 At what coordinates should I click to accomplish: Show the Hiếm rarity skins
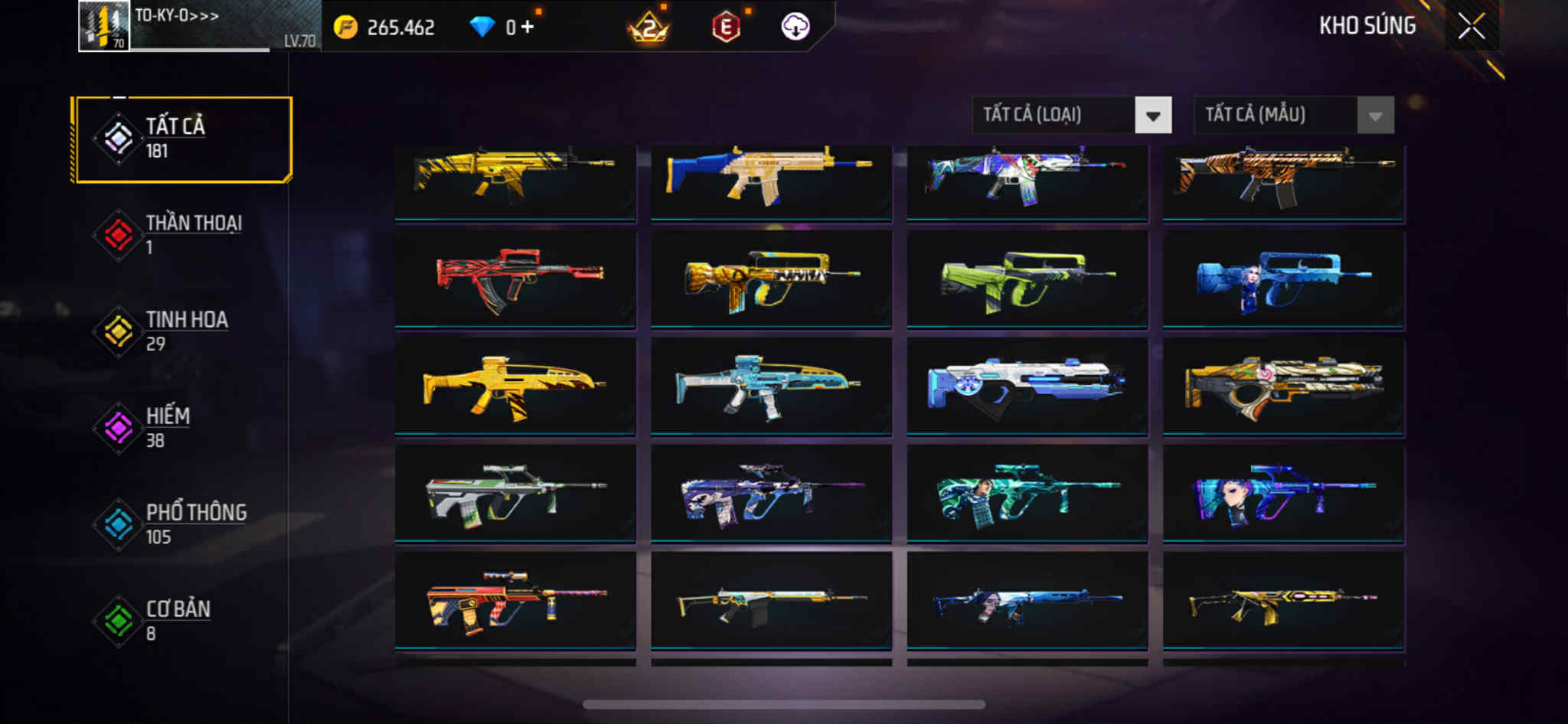tap(182, 428)
